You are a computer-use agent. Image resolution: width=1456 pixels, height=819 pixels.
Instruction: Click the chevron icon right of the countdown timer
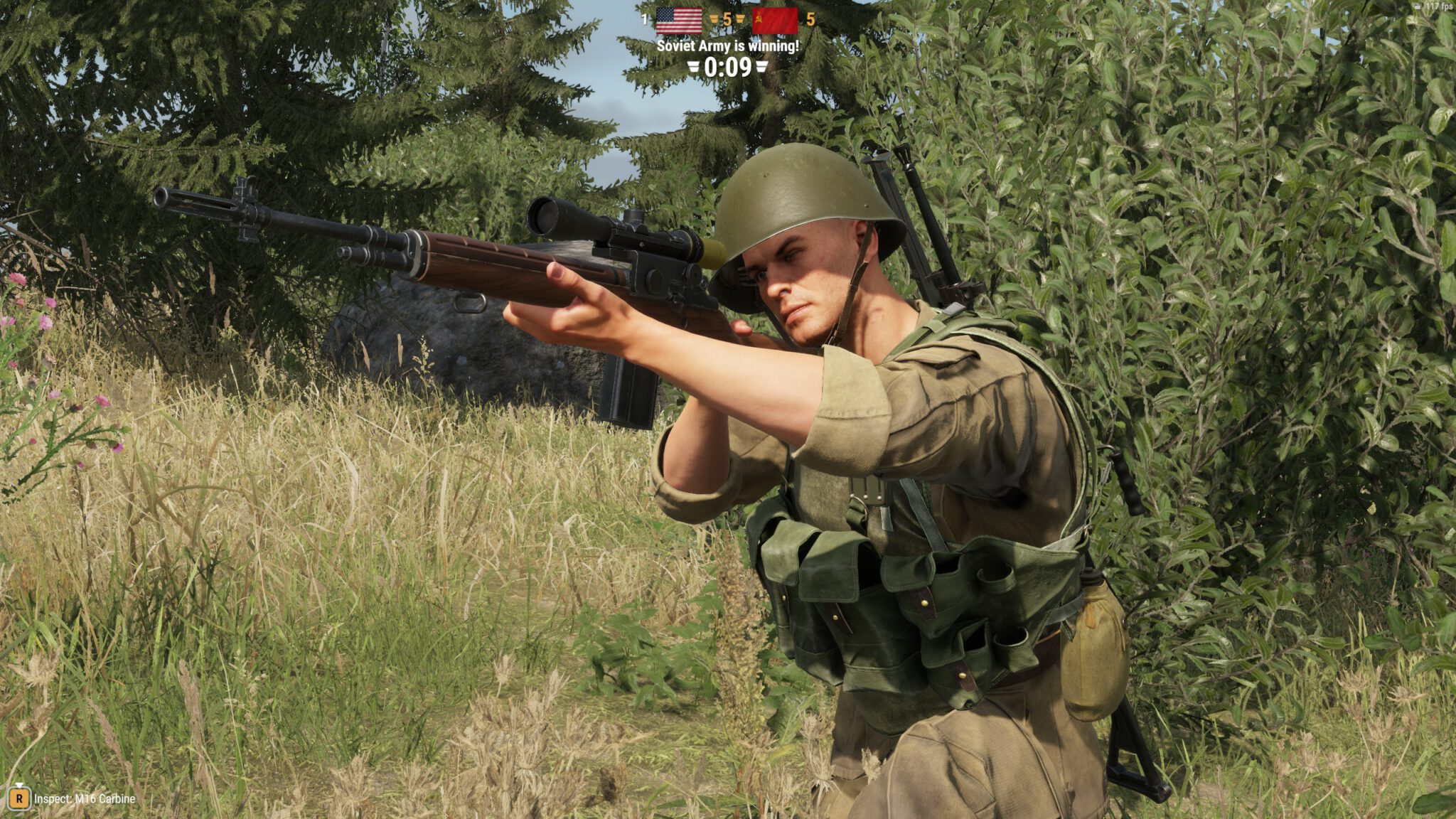tap(761, 67)
